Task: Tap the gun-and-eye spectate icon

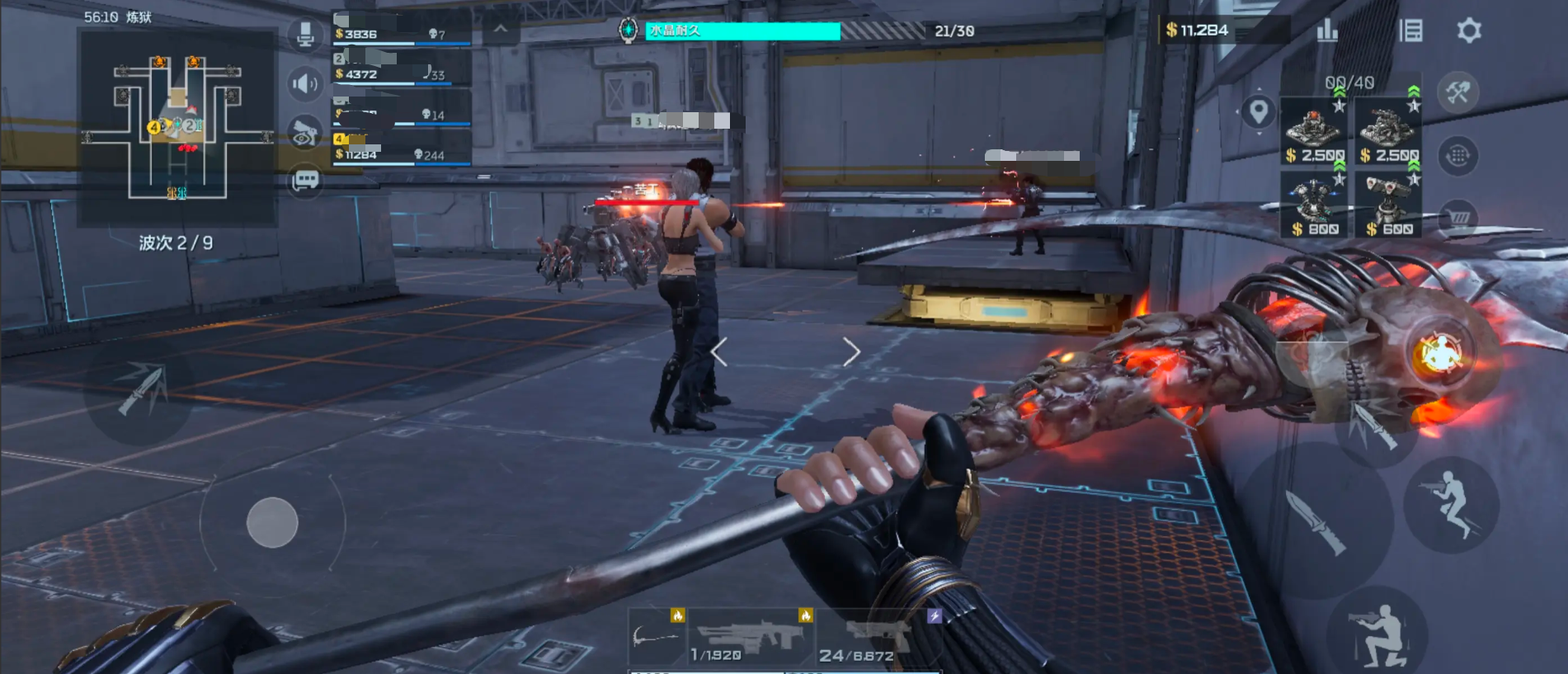Action: (305, 133)
